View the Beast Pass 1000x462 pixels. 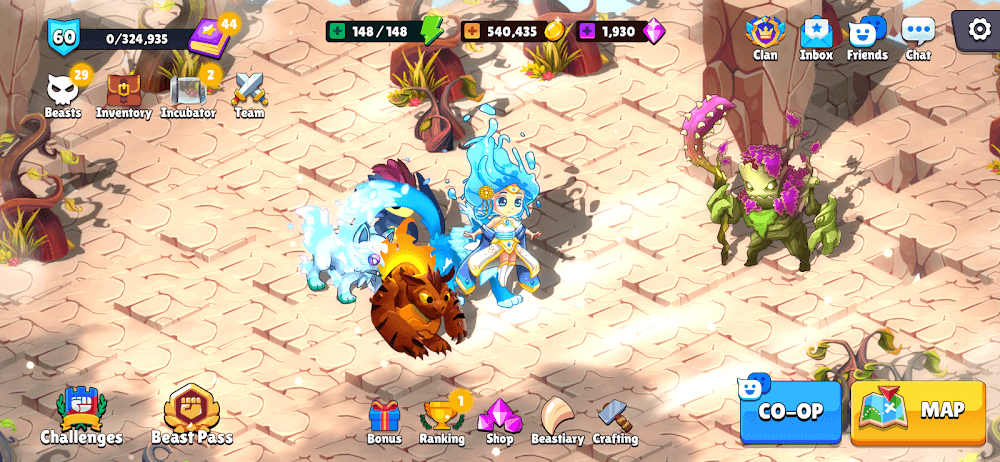coord(192,415)
